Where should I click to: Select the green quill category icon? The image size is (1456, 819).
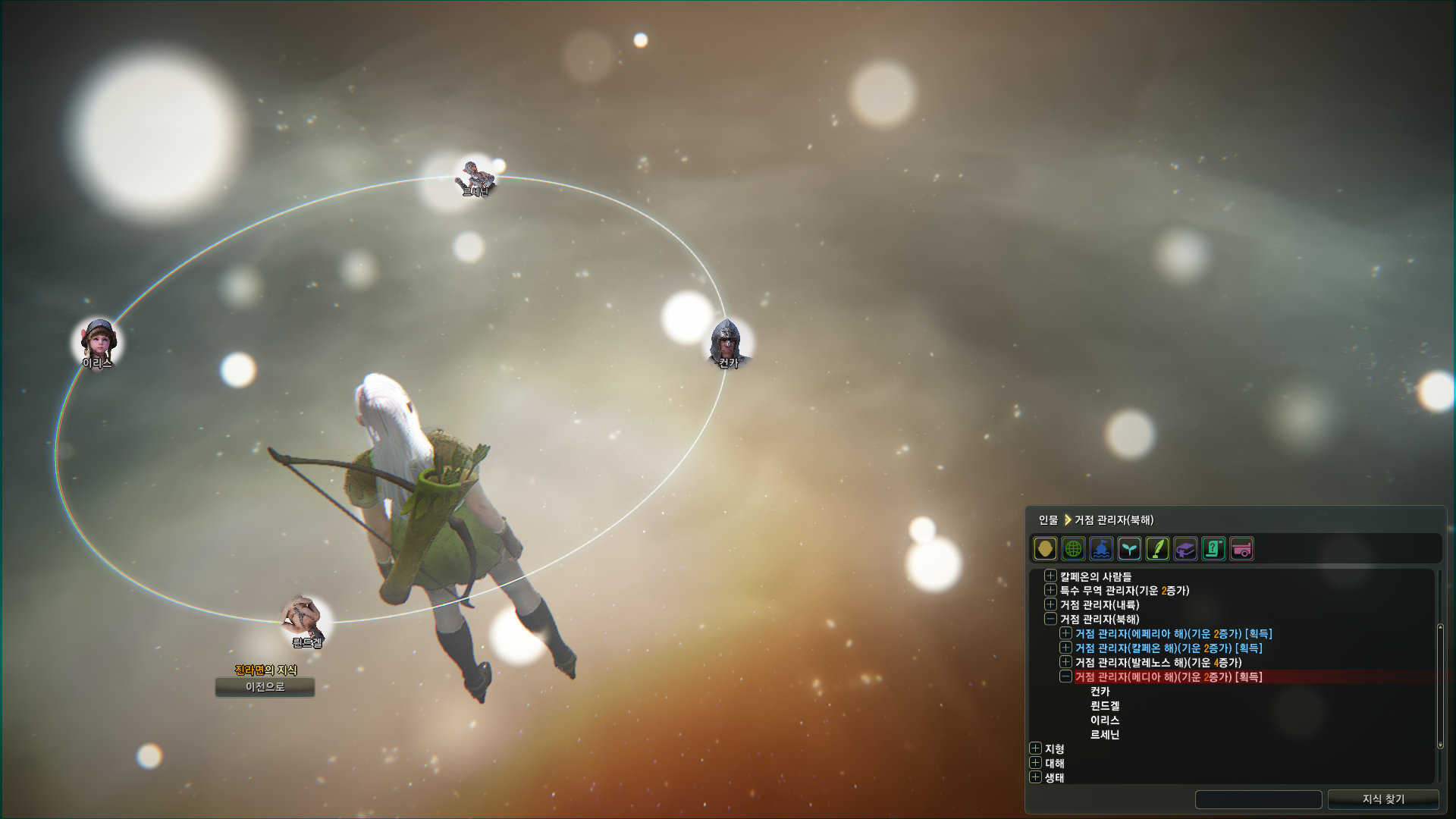pos(1157,548)
